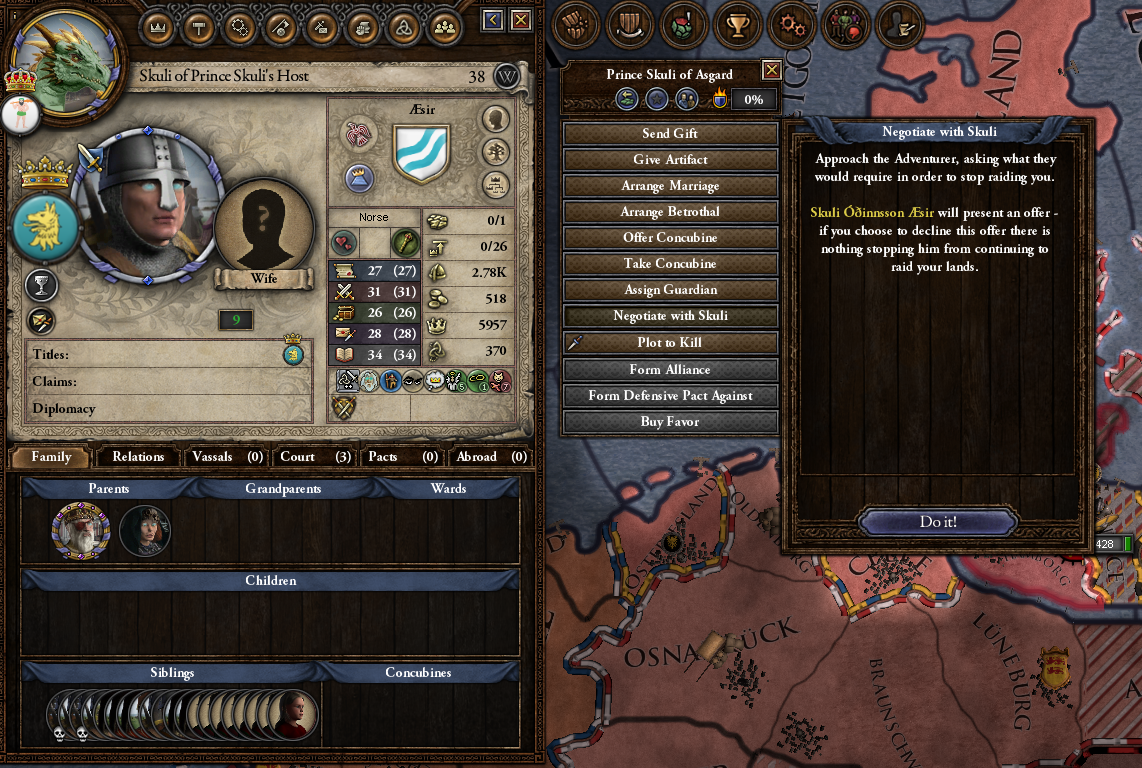Select Form Defensive Pact Against
The image size is (1142, 768).
point(670,396)
